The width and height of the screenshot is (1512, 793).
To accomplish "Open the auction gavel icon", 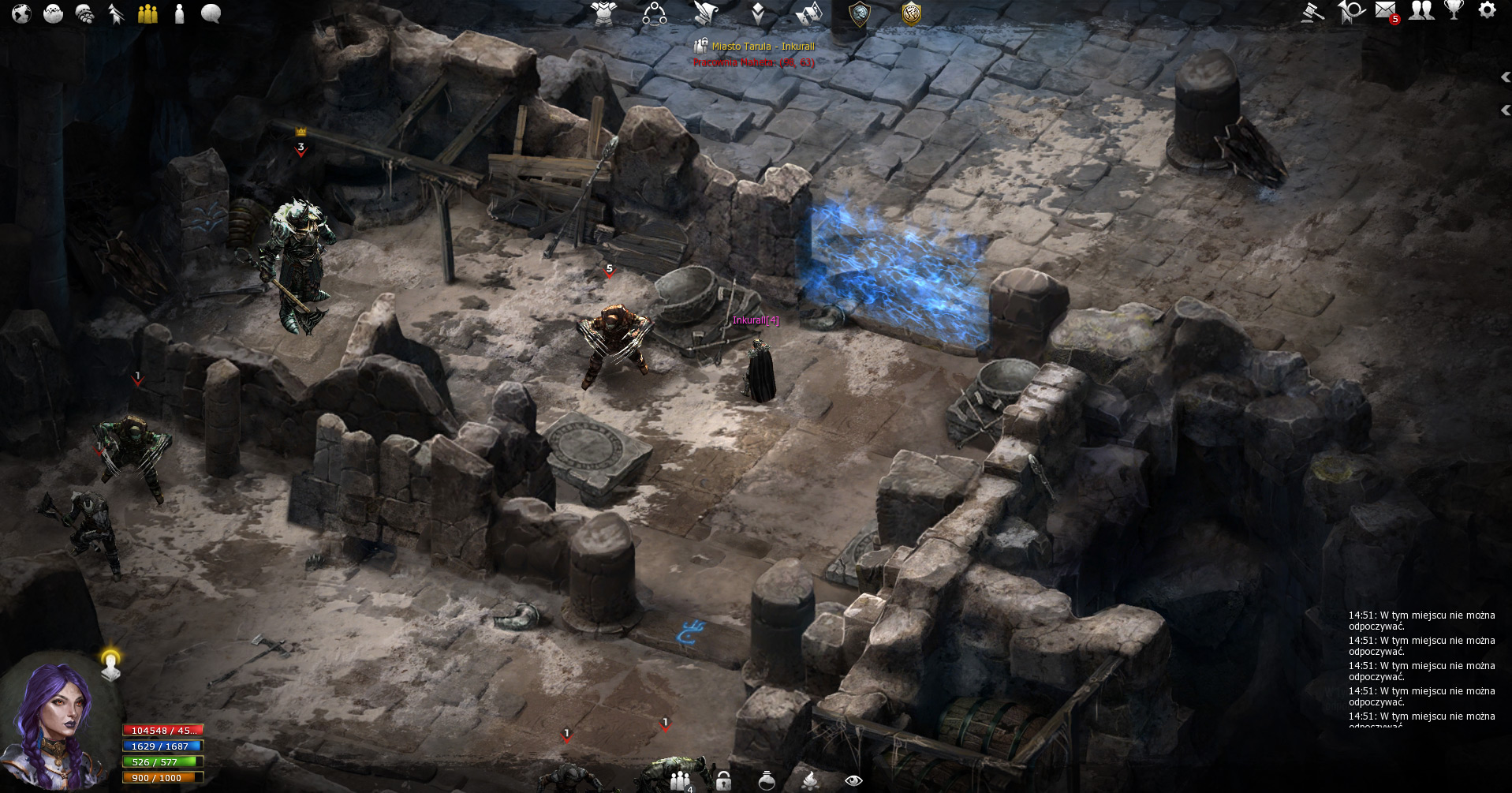I will pos(1312,12).
